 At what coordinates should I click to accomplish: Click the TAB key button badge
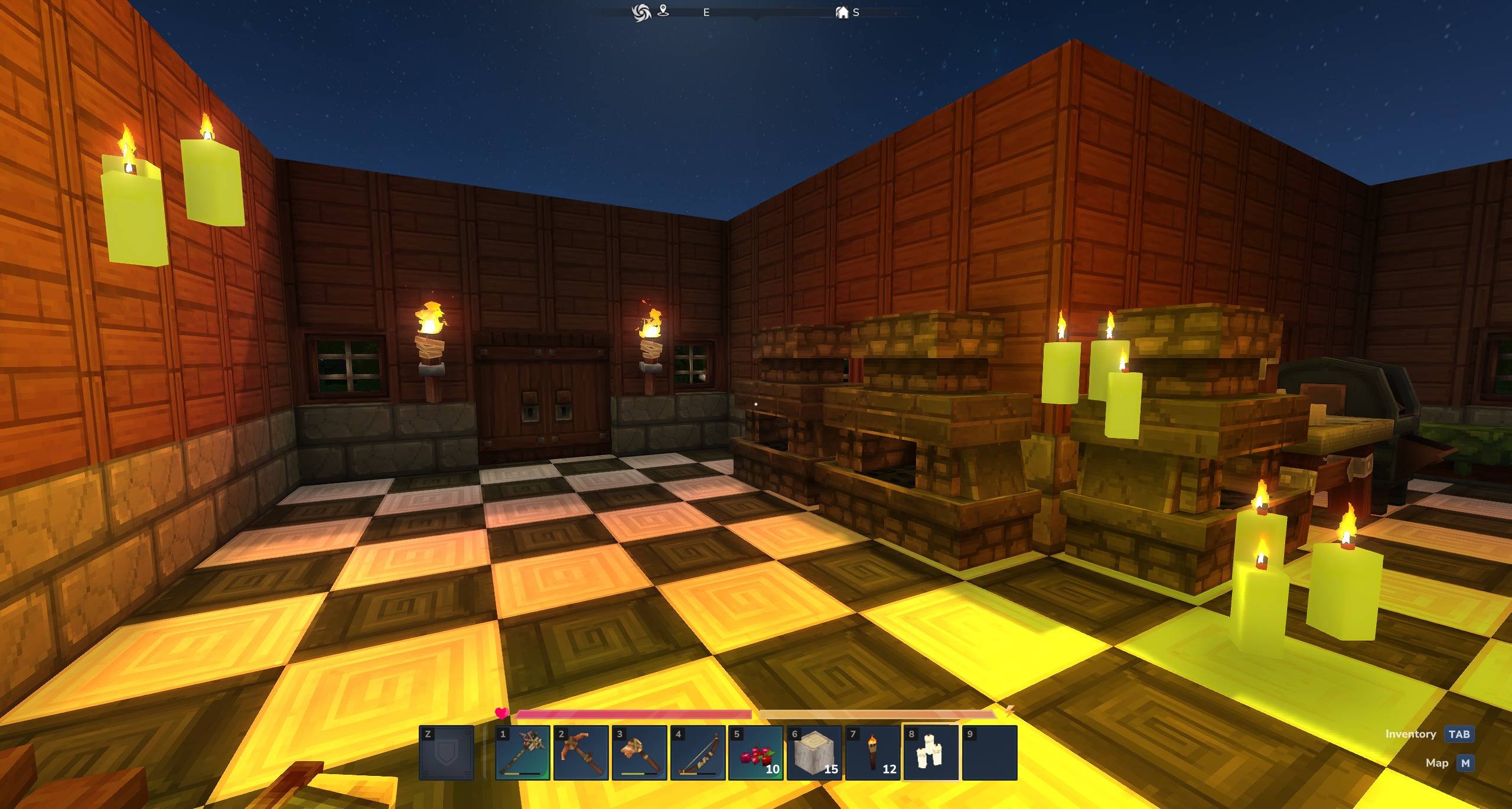(x=1460, y=734)
